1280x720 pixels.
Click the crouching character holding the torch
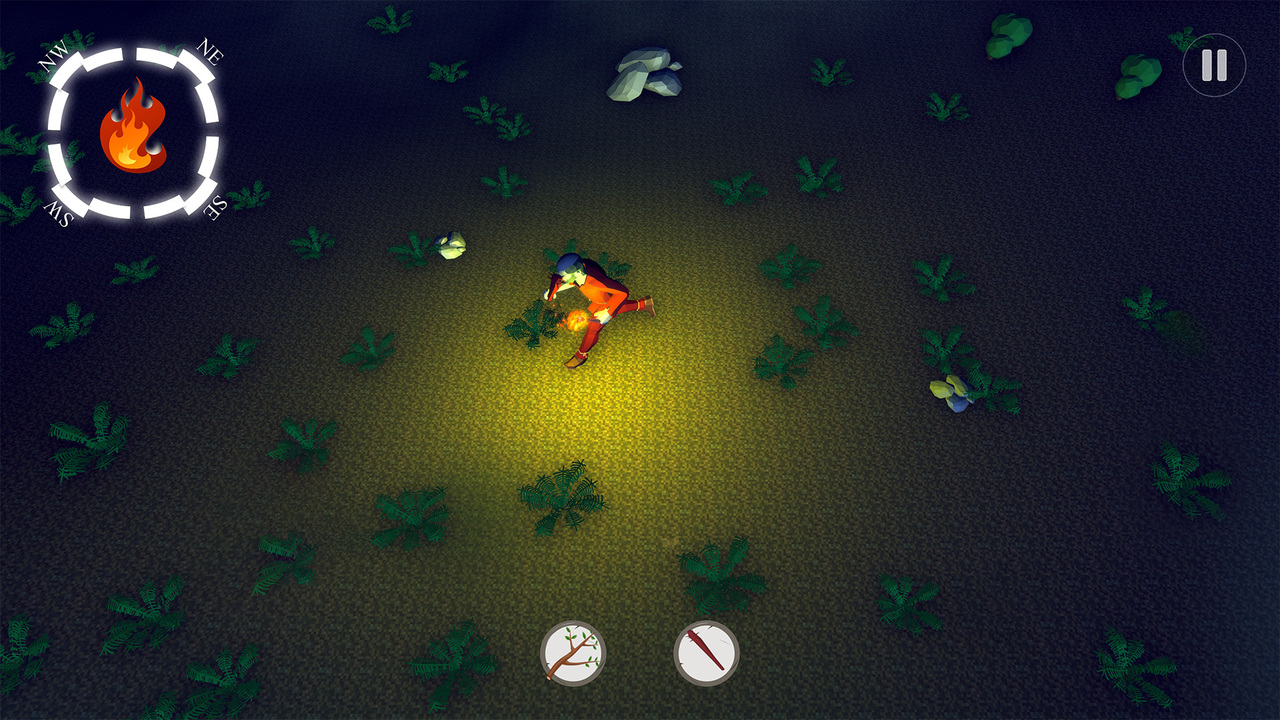(x=595, y=300)
